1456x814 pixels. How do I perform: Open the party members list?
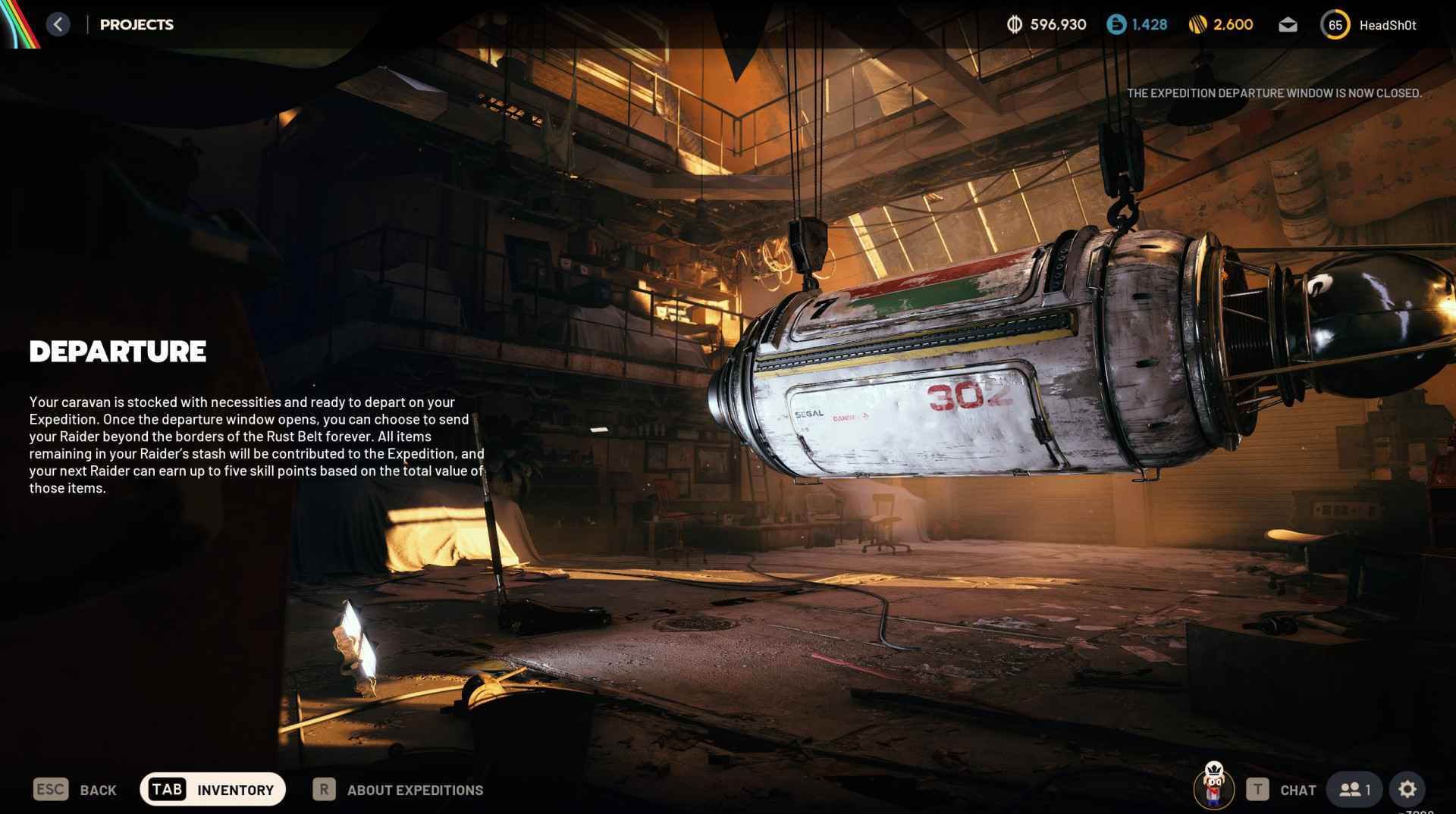click(x=1354, y=790)
